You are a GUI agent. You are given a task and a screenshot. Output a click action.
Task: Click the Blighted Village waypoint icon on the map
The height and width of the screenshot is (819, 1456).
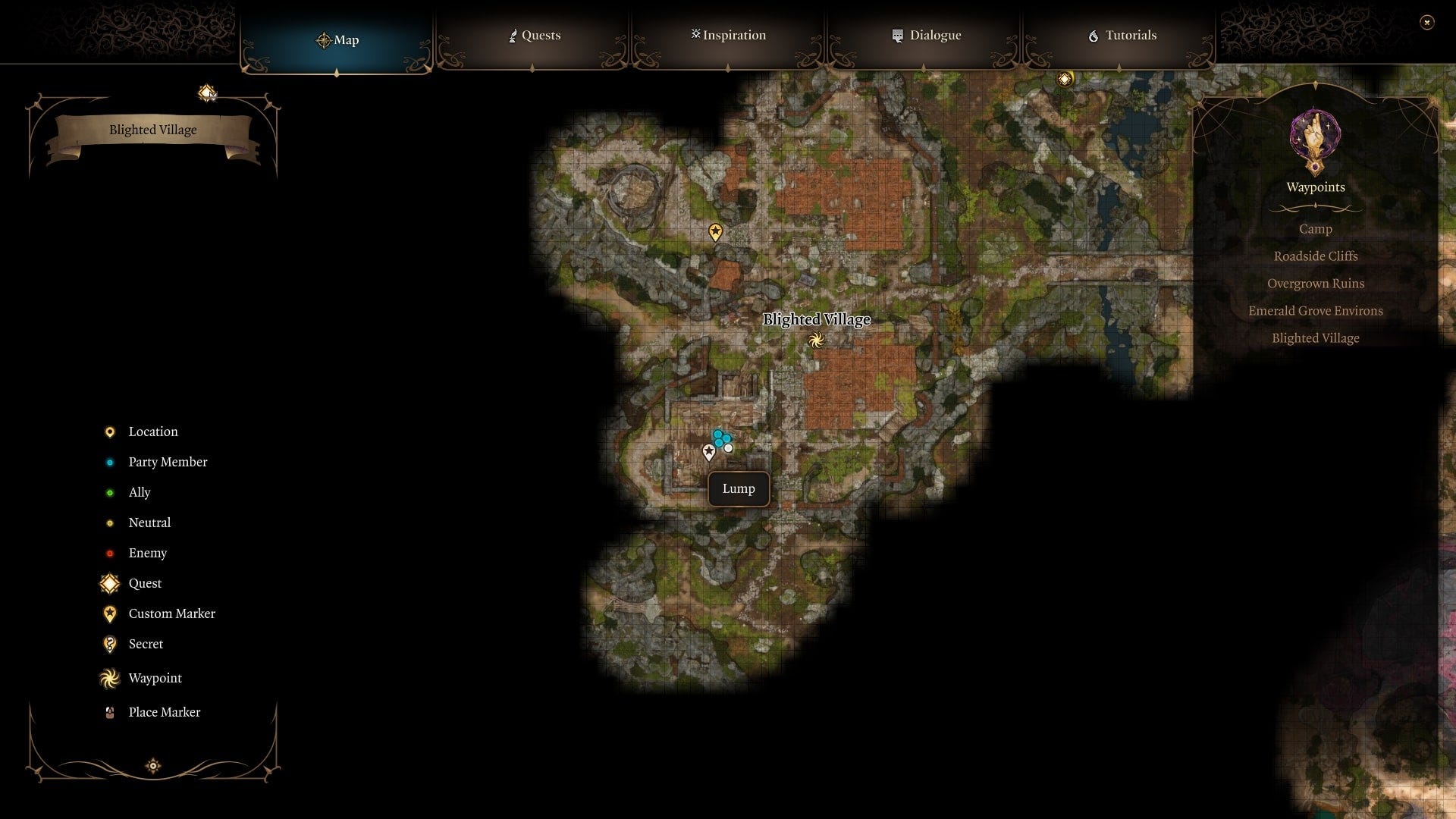(x=817, y=340)
